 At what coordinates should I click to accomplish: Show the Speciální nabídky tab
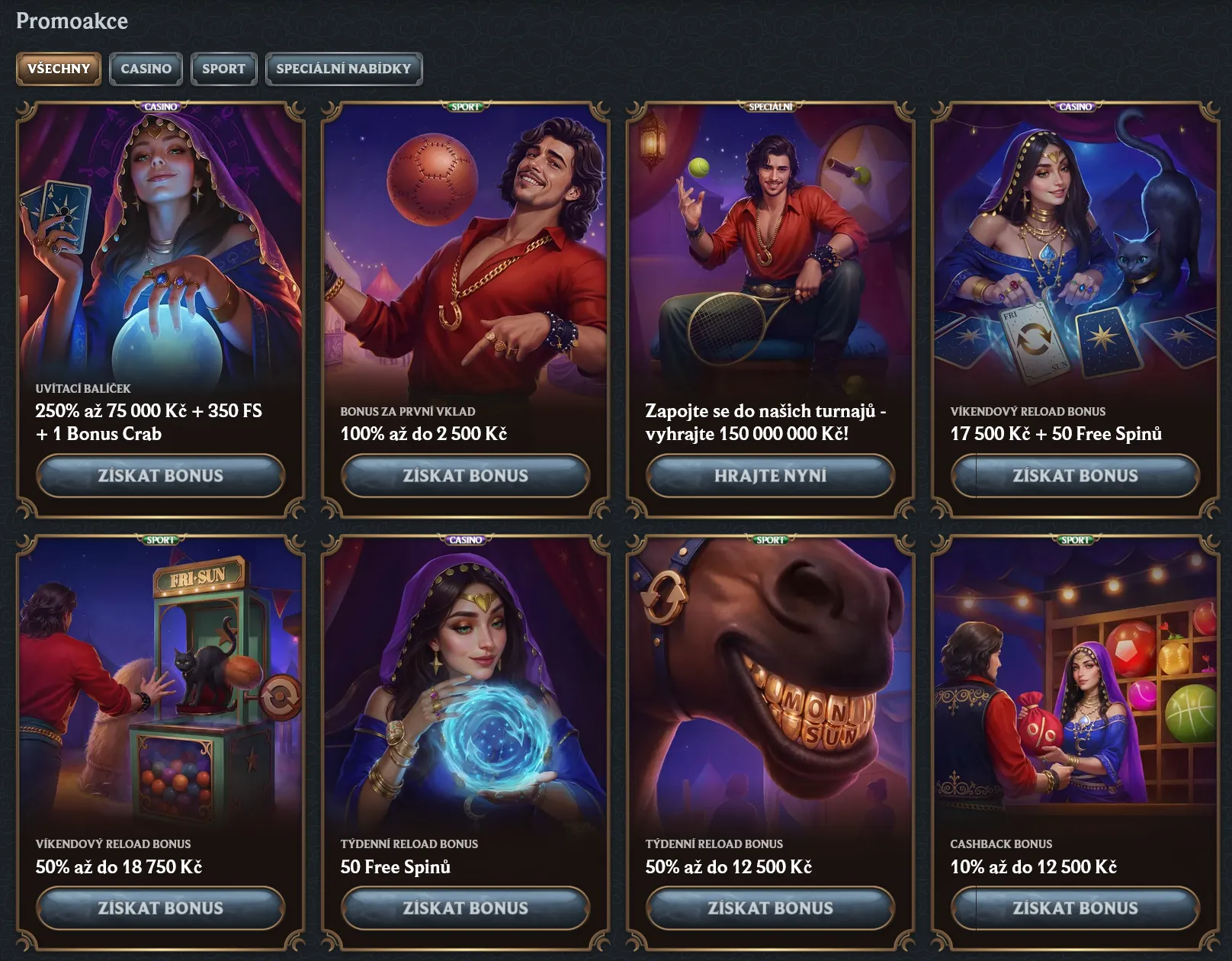click(x=343, y=69)
